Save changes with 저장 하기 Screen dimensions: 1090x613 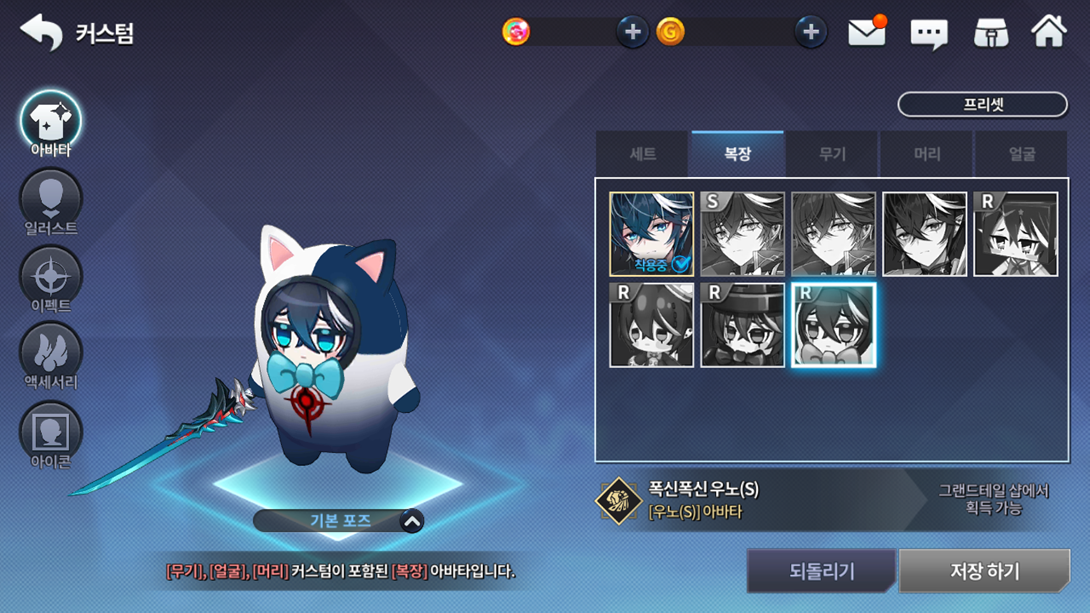pos(984,571)
